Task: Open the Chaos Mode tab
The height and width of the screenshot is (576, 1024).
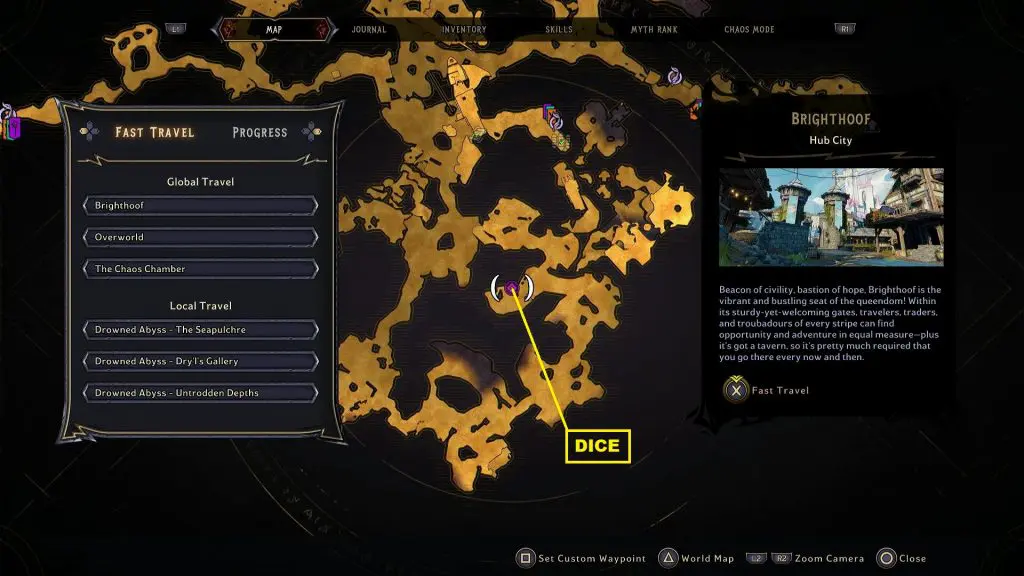Action: (749, 30)
